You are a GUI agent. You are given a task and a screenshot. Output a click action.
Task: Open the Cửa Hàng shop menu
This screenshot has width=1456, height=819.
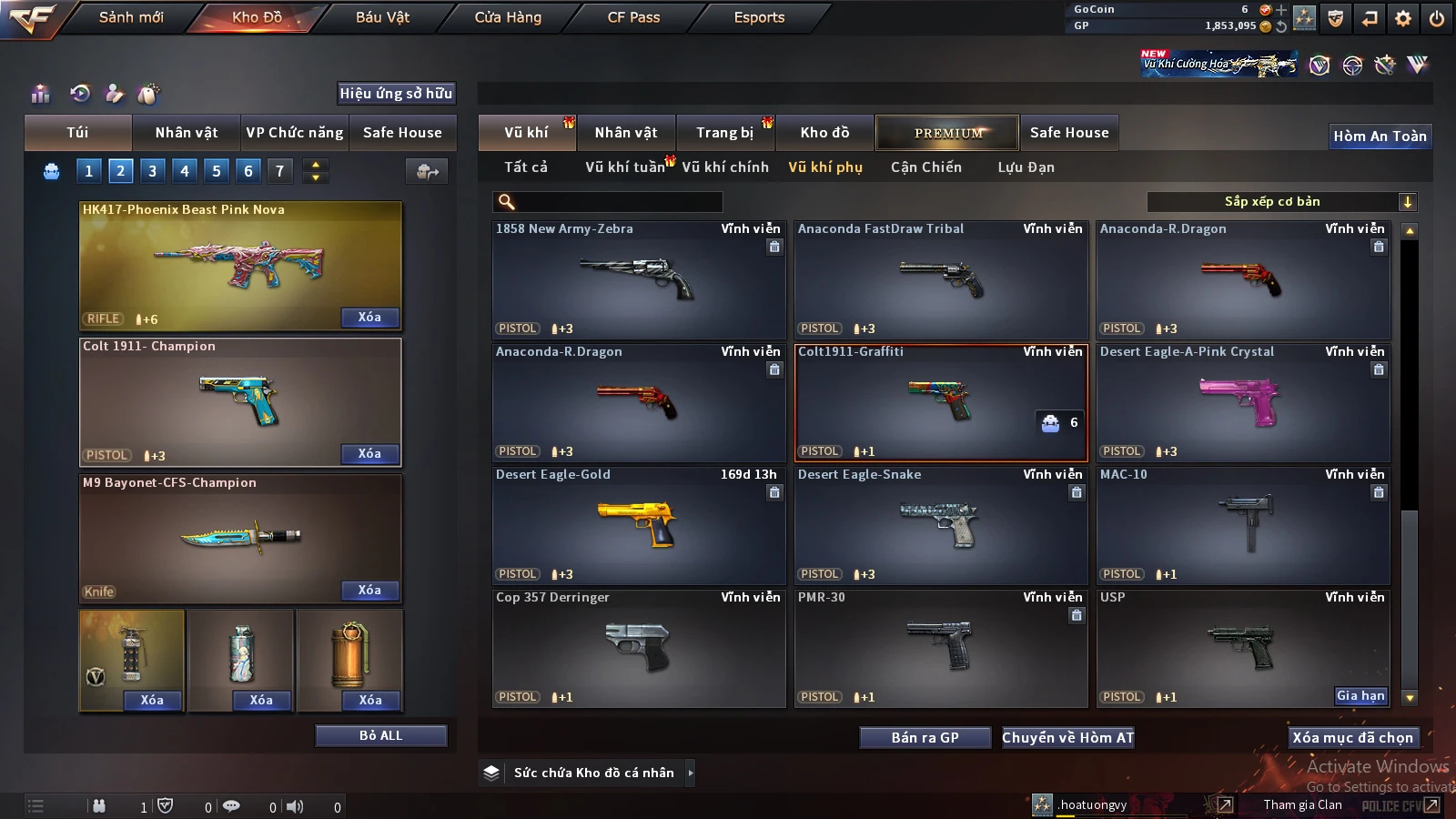tap(508, 17)
